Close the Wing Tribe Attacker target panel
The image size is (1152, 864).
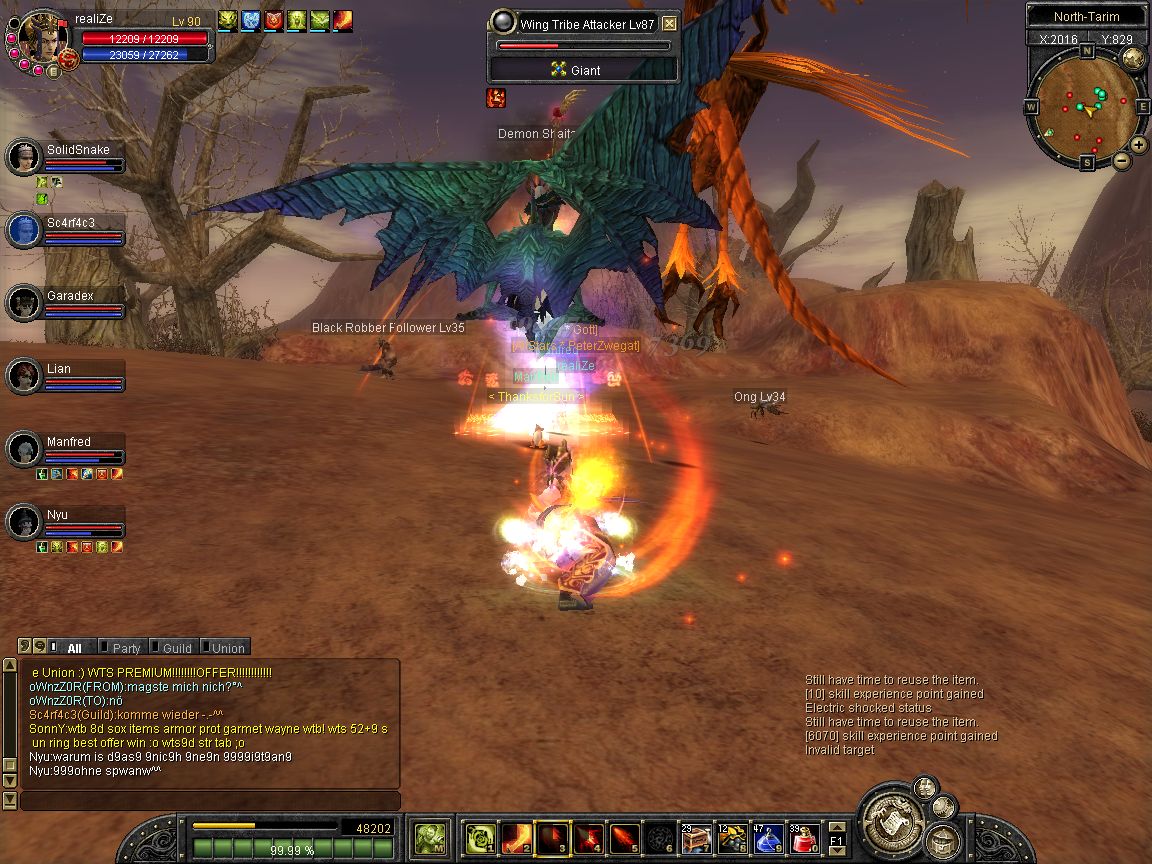click(x=669, y=24)
